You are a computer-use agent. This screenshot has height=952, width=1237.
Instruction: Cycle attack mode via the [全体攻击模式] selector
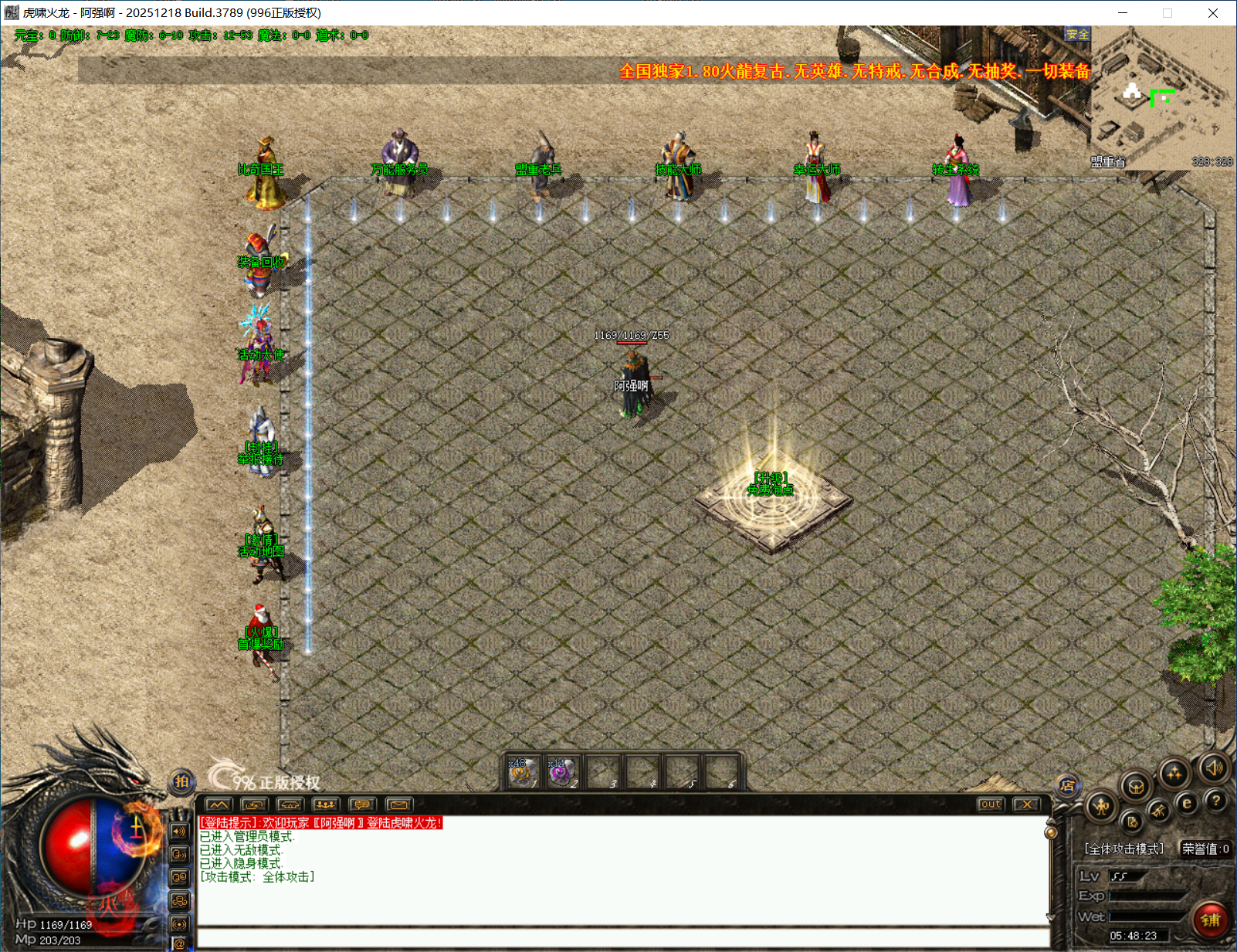click(1123, 847)
